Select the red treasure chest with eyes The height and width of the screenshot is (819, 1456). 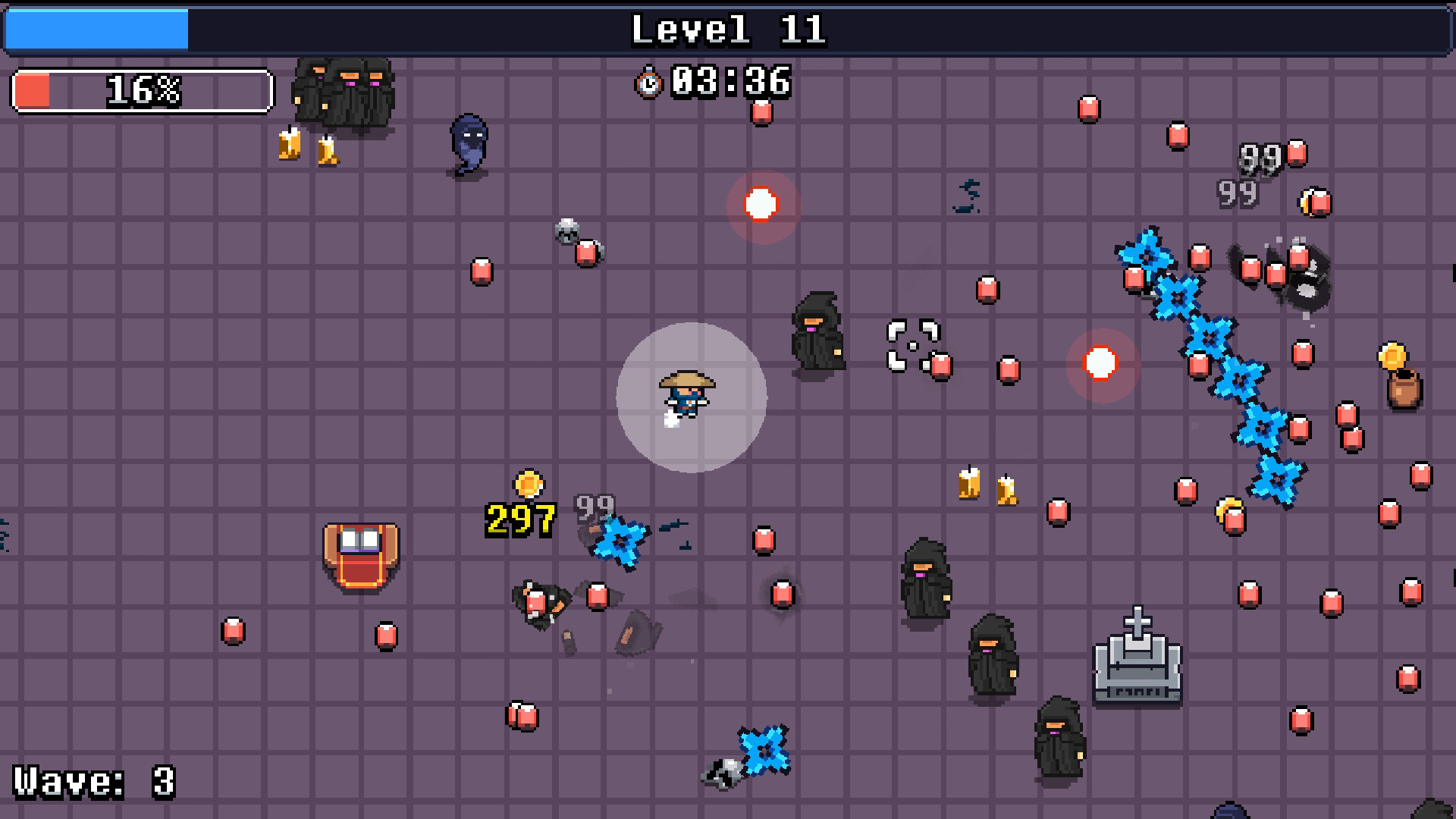click(360, 559)
